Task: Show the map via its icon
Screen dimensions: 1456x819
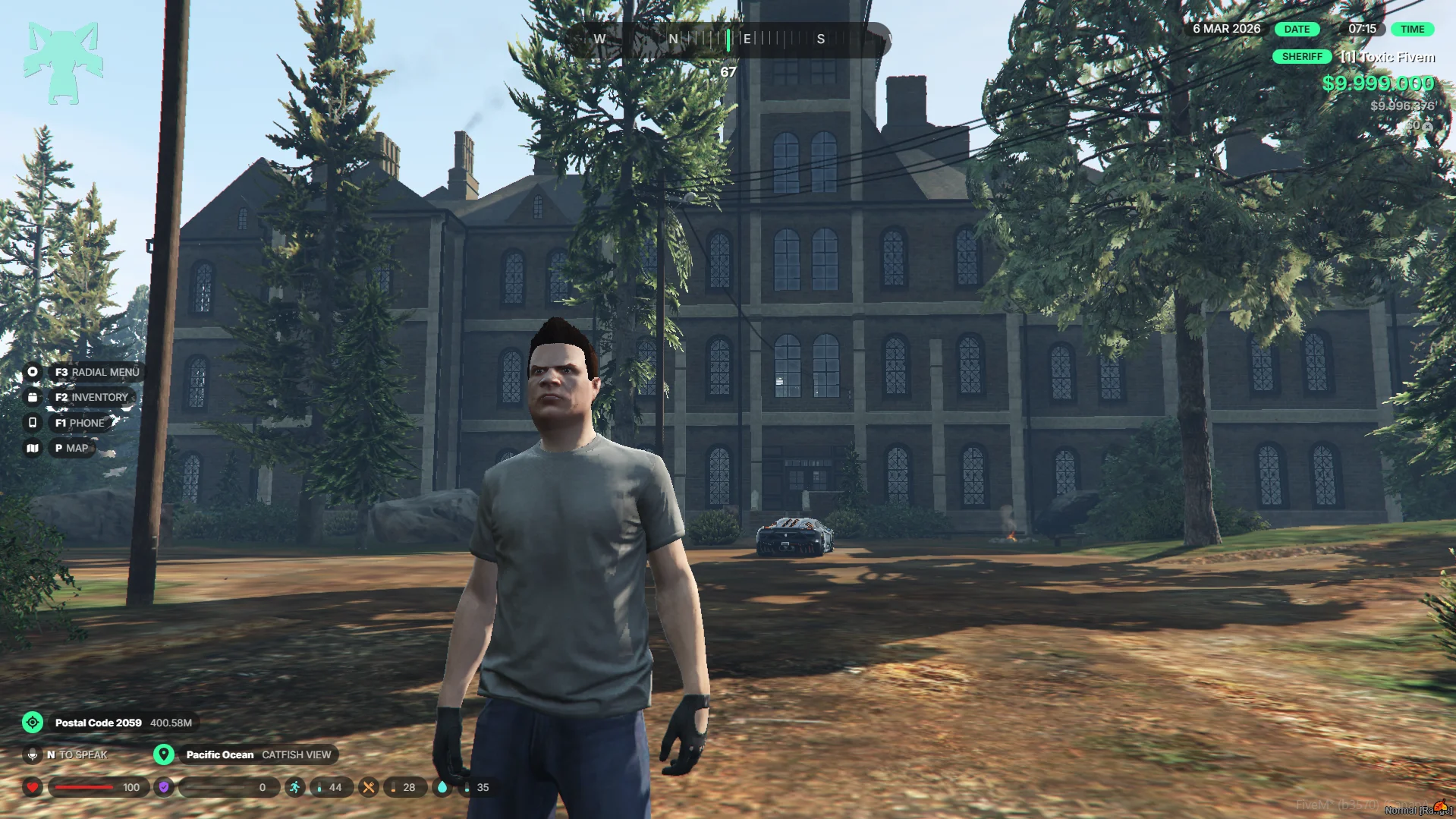Action: tap(33, 449)
